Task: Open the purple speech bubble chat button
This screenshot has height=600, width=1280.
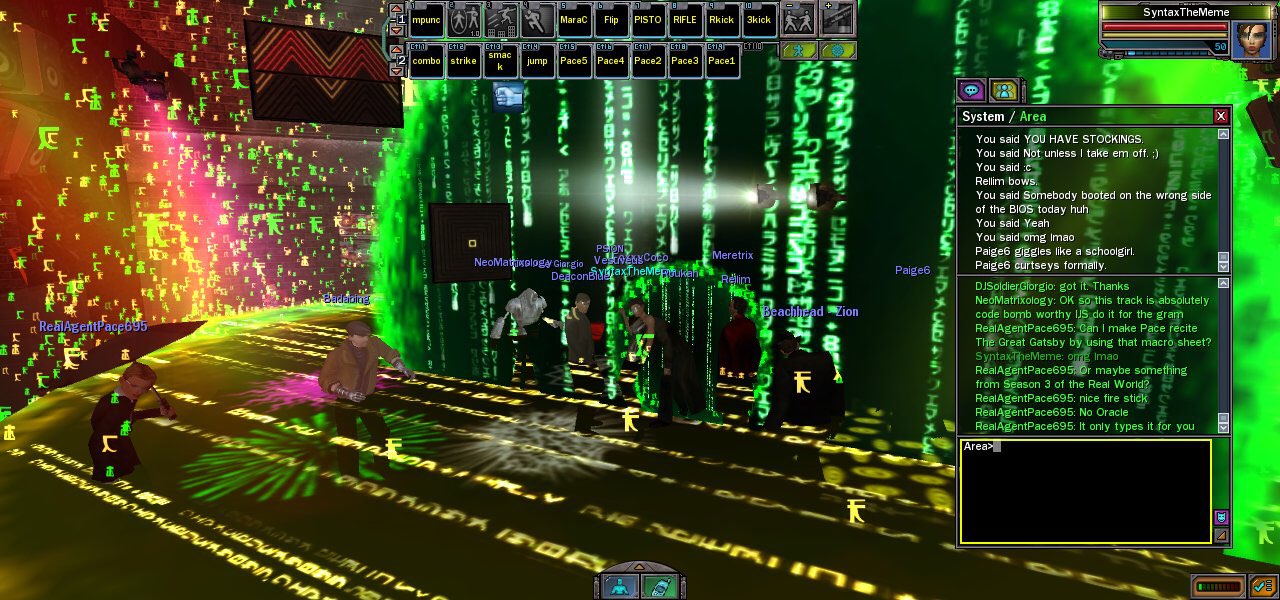Action: (x=972, y=91)
